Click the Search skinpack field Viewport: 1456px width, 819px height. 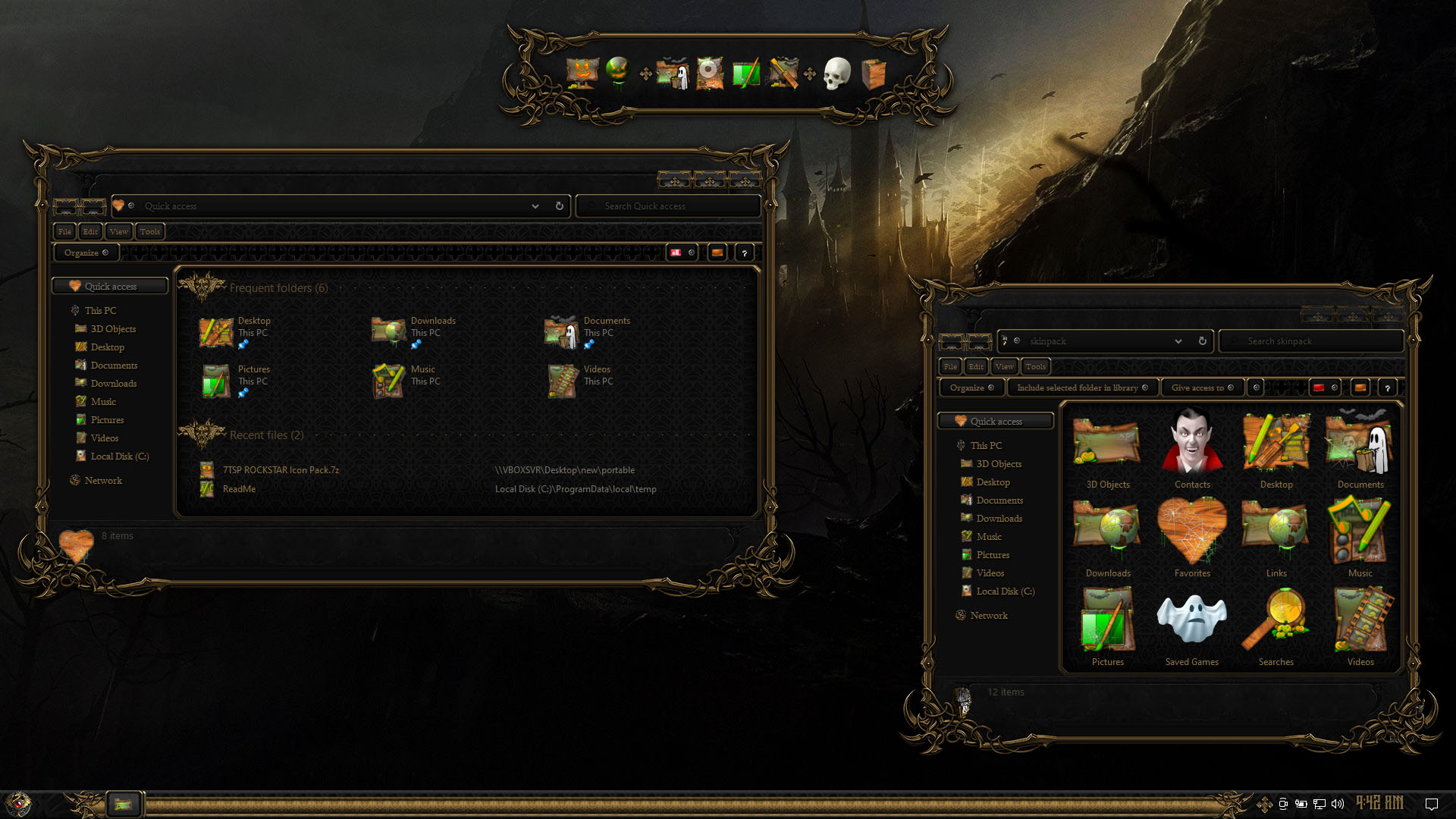(1312, 341)
